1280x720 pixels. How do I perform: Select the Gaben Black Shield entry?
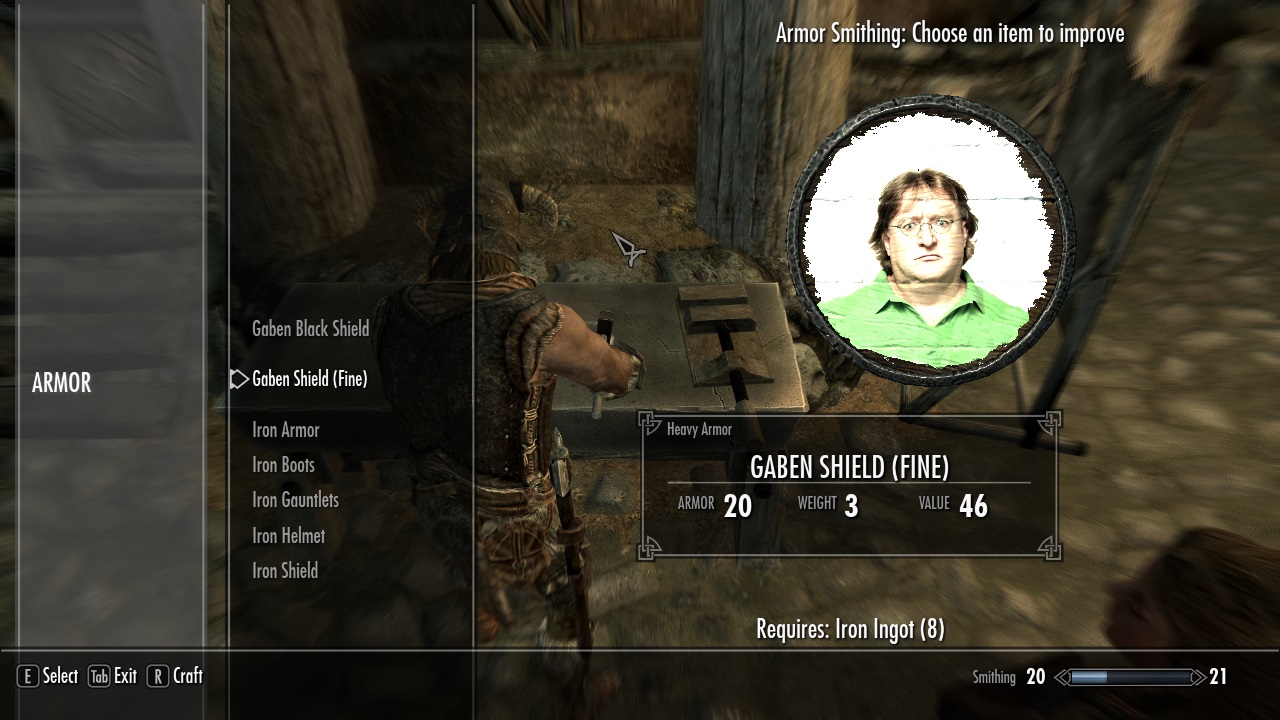[x=310, y=328]
